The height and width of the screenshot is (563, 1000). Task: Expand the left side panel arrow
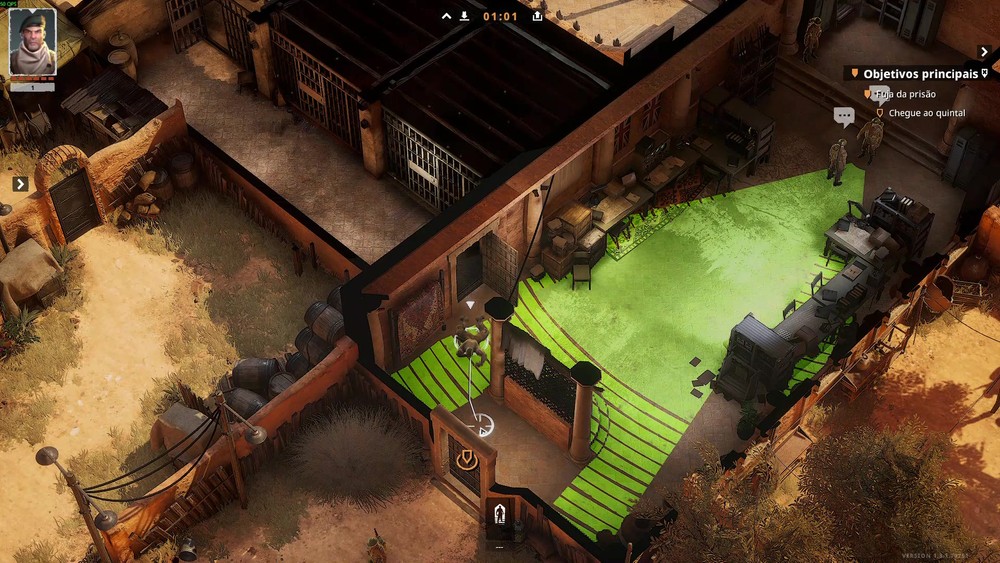20,184
